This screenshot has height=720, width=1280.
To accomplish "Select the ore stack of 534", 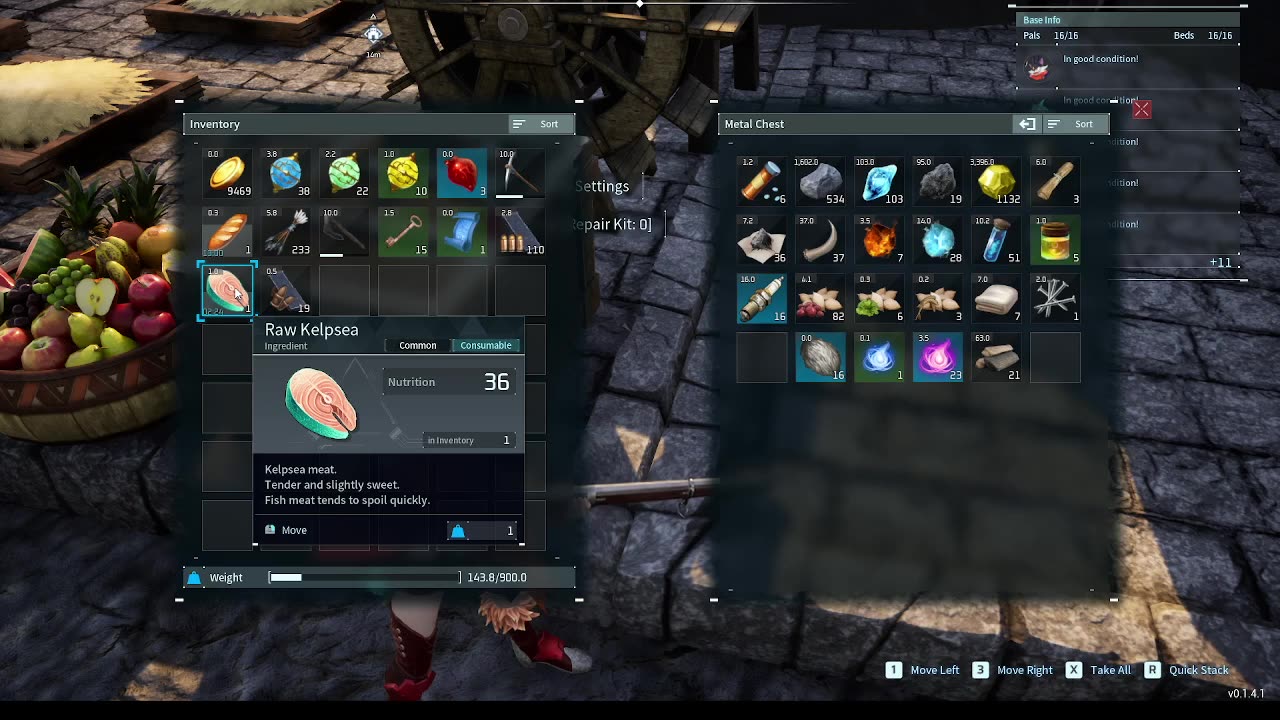I will (x=821, y=182).
